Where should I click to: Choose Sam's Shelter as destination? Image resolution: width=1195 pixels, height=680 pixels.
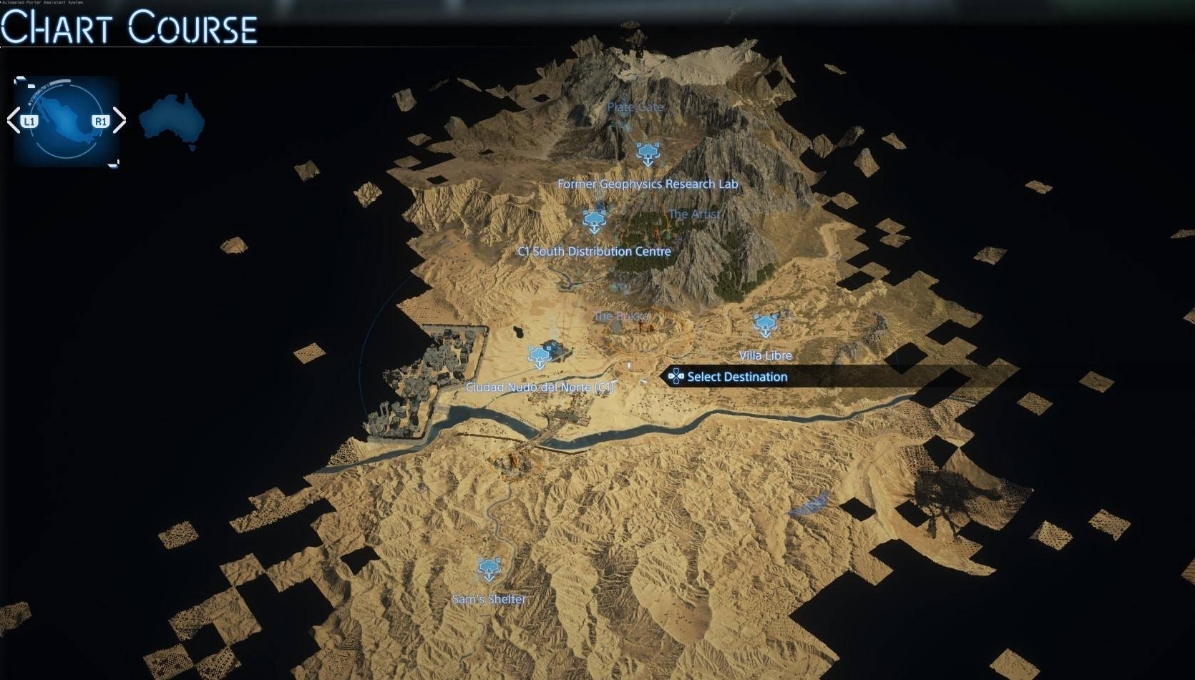pyautogui.click(x=488, y=570)
